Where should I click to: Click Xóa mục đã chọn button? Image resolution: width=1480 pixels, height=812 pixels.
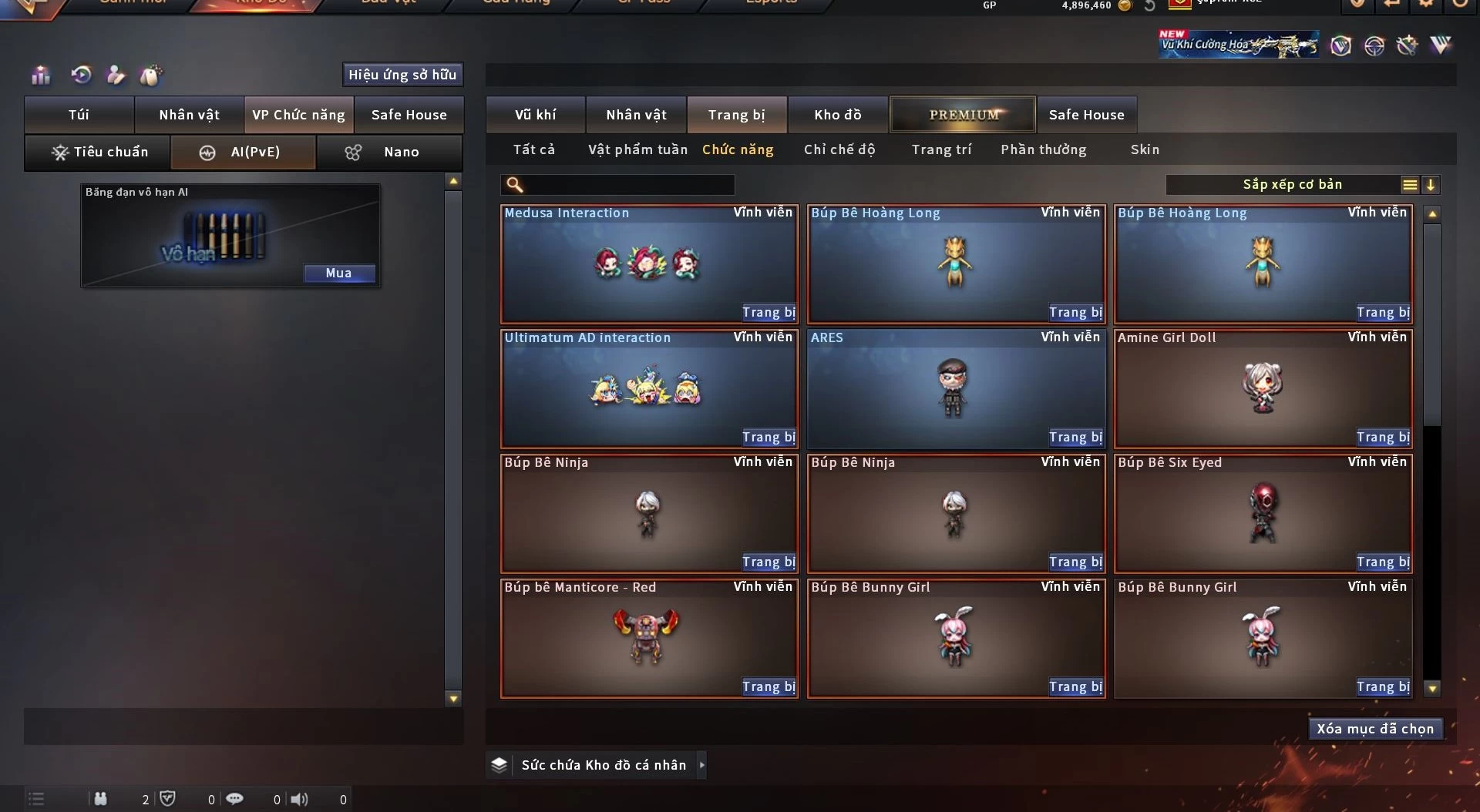coord(1375,729)
